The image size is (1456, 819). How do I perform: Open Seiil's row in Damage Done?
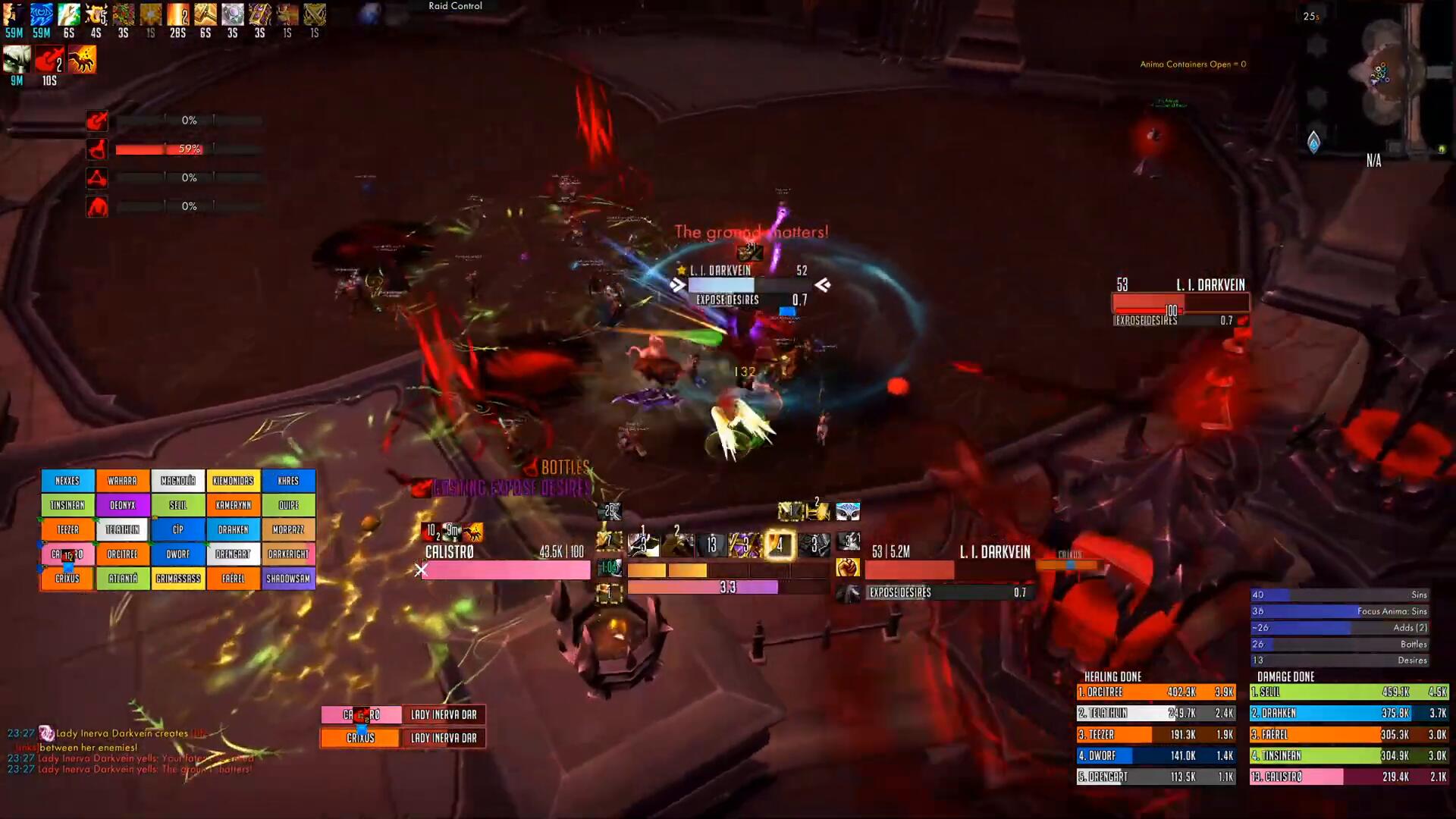coord(1348,692)
